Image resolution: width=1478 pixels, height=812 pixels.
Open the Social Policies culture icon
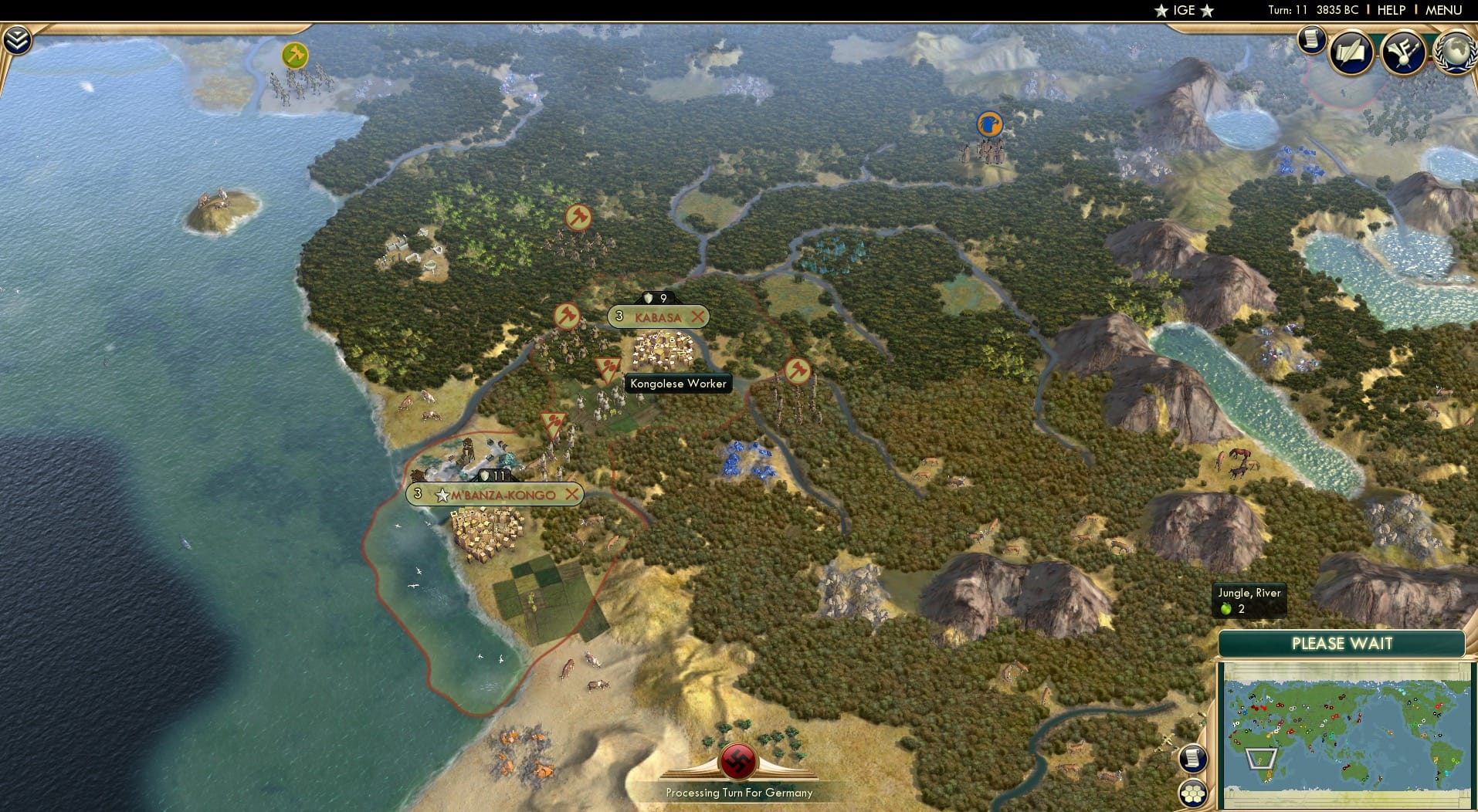click(1404, 52)
